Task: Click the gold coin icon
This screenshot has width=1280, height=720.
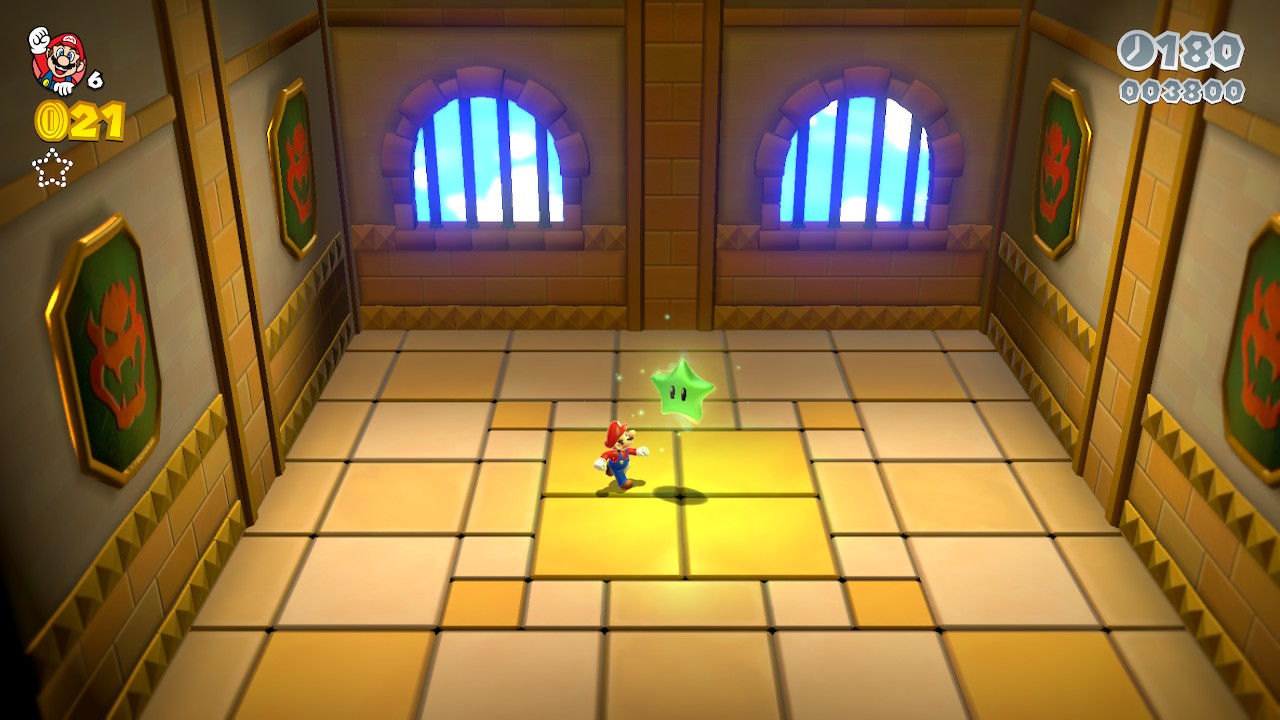Action: 50,121
